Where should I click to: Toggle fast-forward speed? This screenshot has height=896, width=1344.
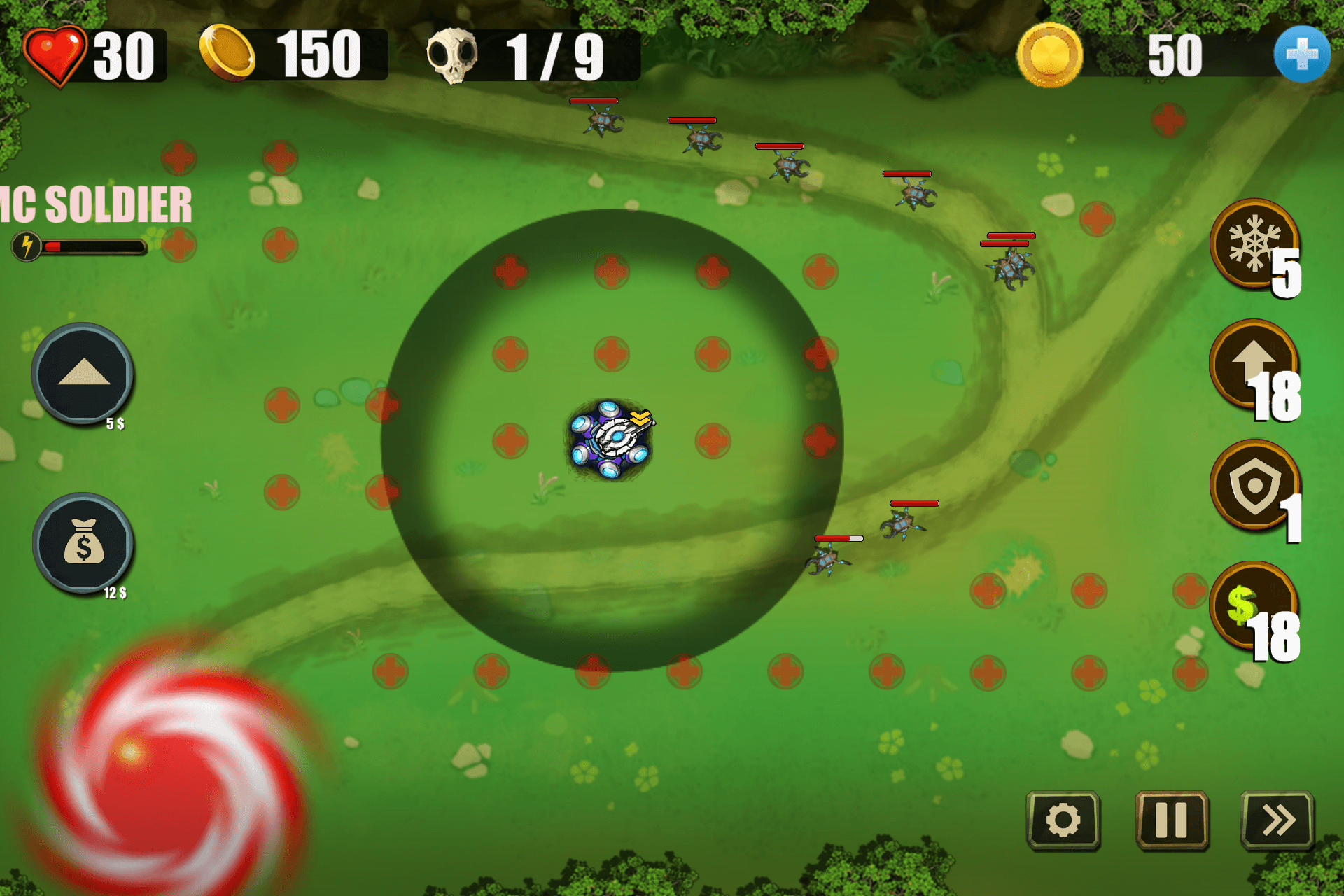coord(1277,820)
